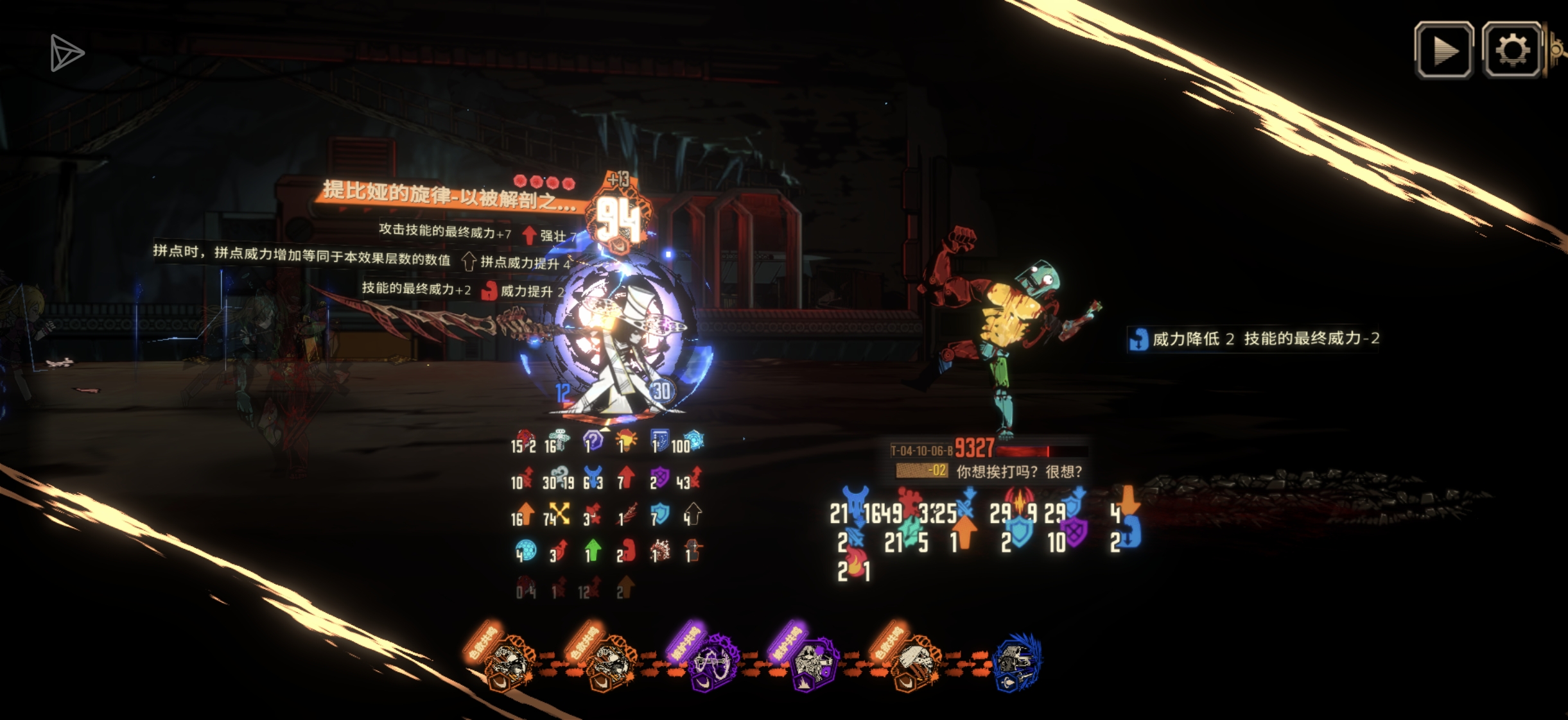The image size is (1568, 720).
Task: Check the enemy's flame burn status icon
Action: (855, 565)
